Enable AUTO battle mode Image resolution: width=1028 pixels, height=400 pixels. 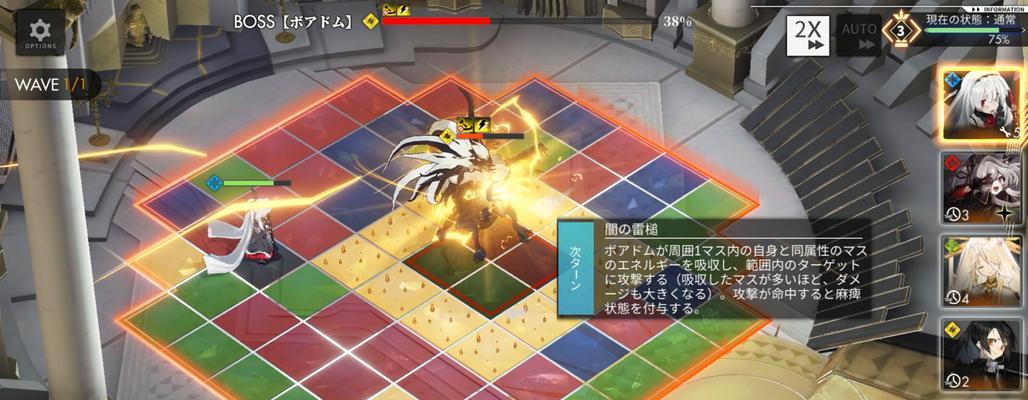coord(860,35)
